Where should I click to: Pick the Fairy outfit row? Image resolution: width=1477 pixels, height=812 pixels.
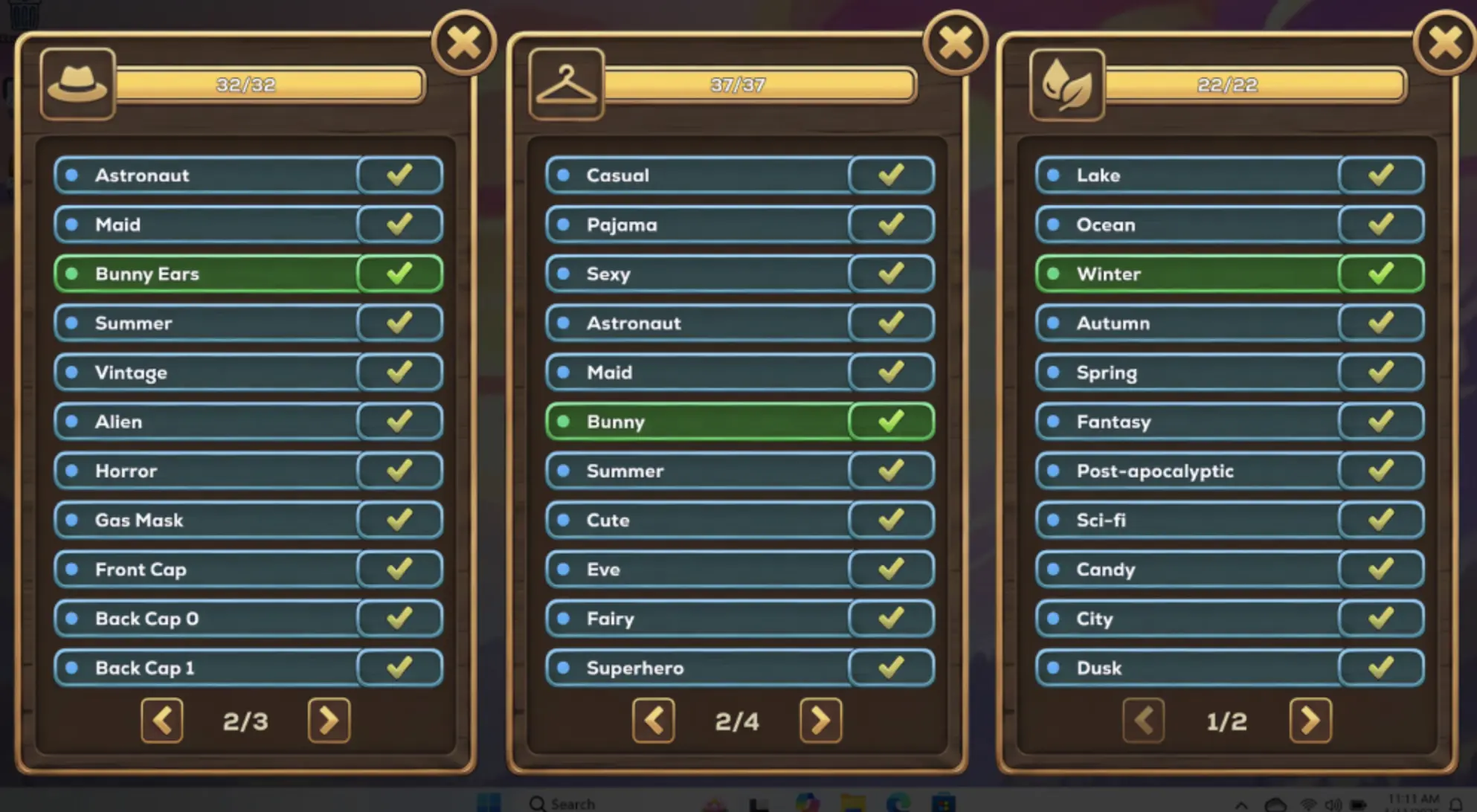click(x=699, y=619)
